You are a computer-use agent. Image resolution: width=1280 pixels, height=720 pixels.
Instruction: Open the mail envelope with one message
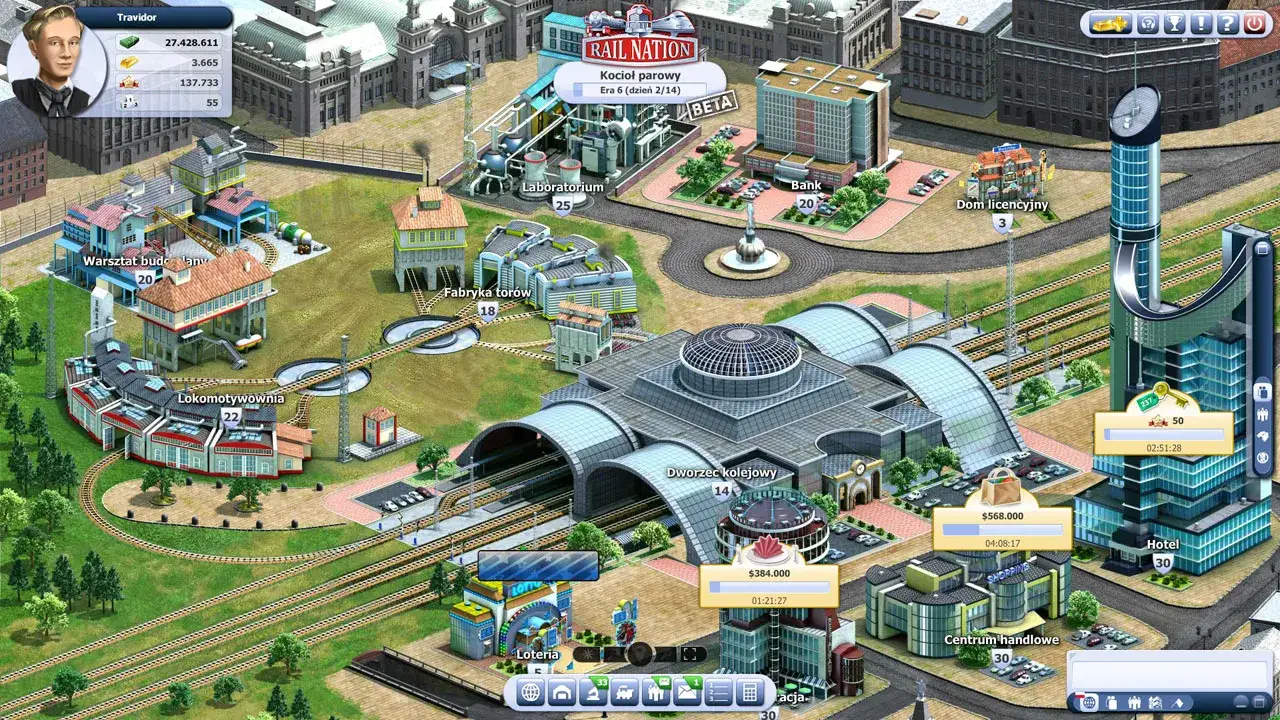687,692
